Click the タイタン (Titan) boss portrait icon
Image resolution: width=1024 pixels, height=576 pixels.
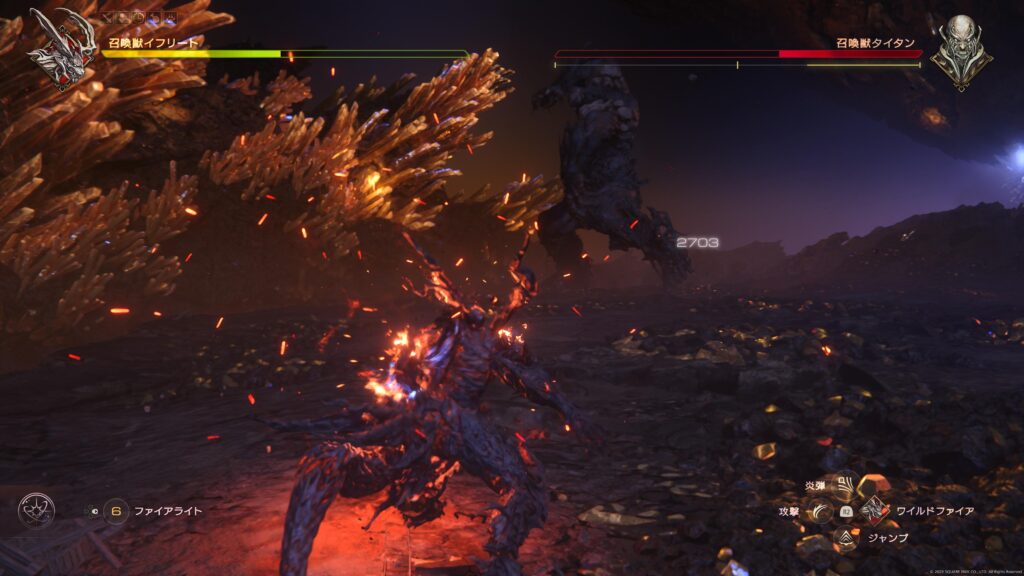click(961, 48)
